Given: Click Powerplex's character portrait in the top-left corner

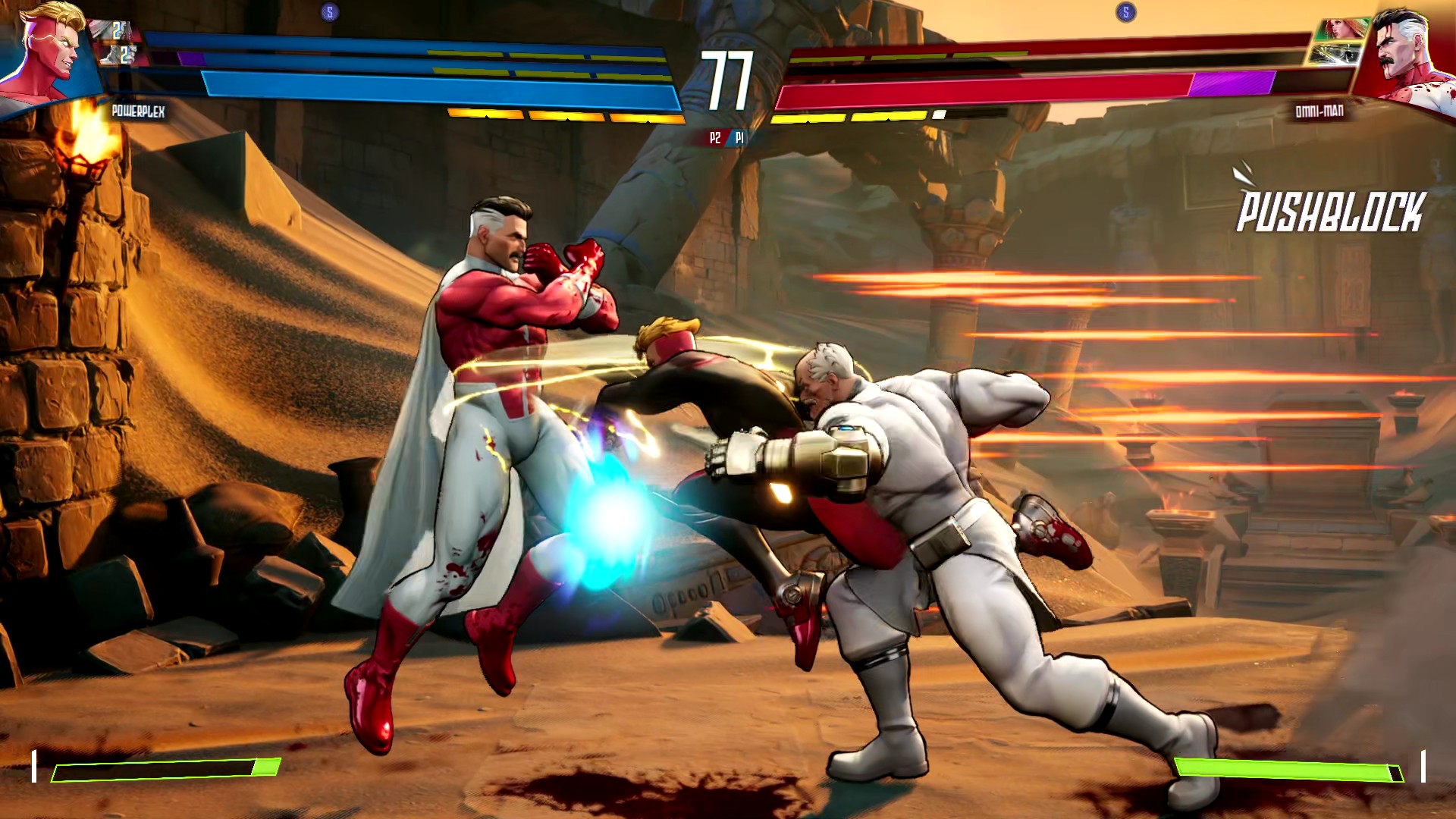Looking at the screenshot, I should pyautogui.click(x=45, y=53).
